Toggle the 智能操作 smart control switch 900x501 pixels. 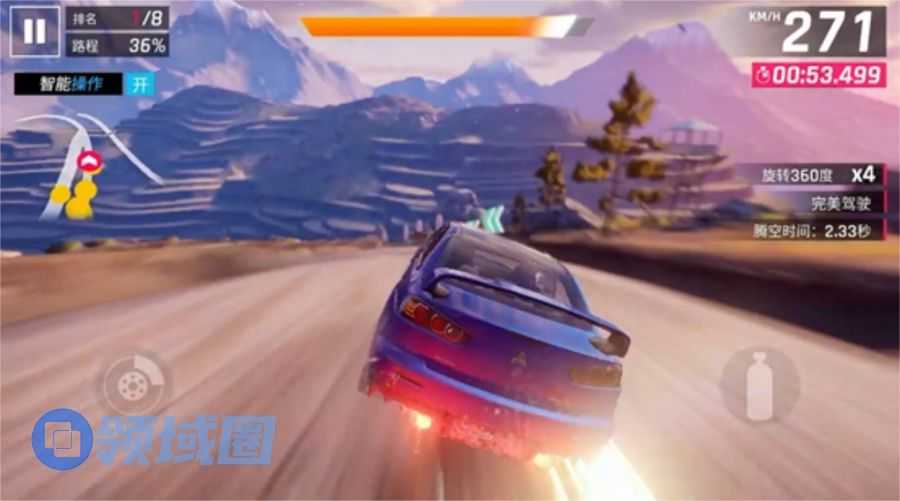coord(141,84)
